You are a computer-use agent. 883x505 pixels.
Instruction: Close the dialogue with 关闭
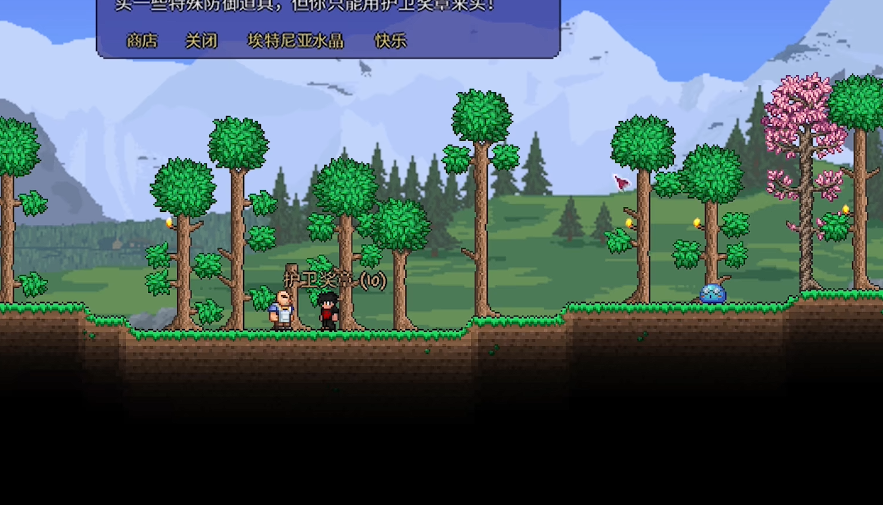pyautogui.click(x=201, y=41)
